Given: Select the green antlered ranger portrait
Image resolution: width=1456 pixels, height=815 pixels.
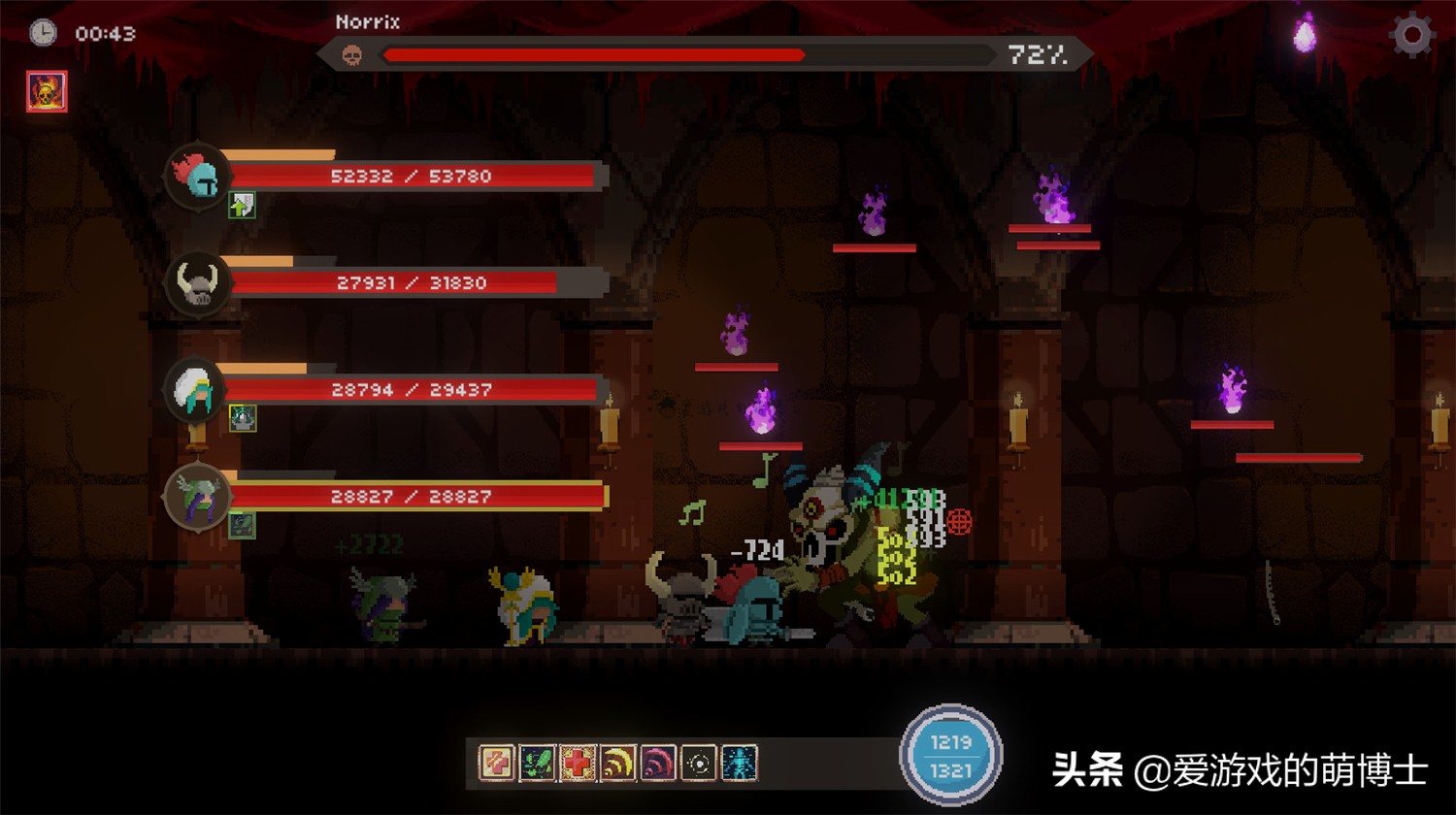Looking at the screenshot, I should [x=198, y=497].
